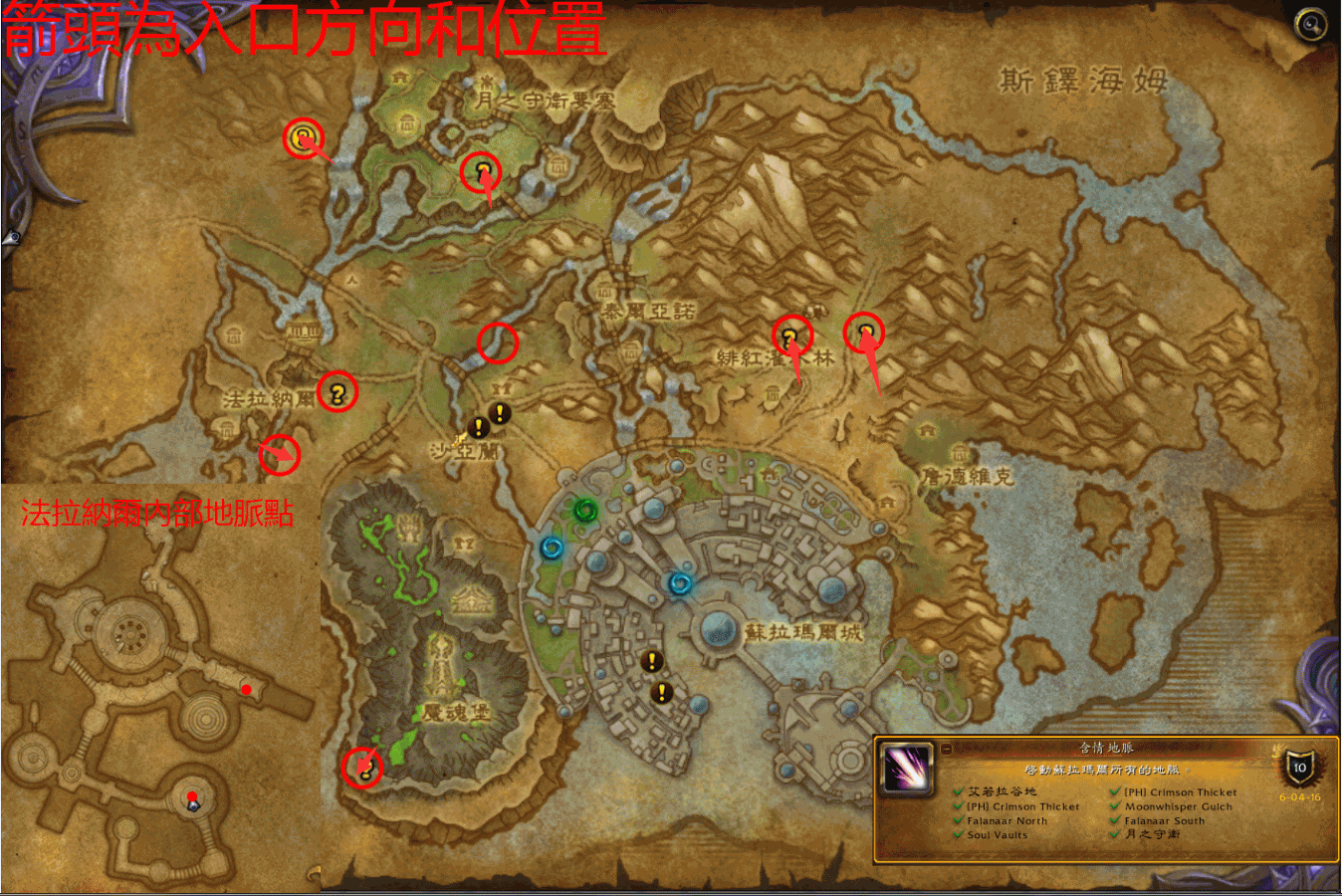The image size is (1342, 896).
Task: Select the quest marker at Moon Guard Stronghold
Action: (x=483, y=171)
